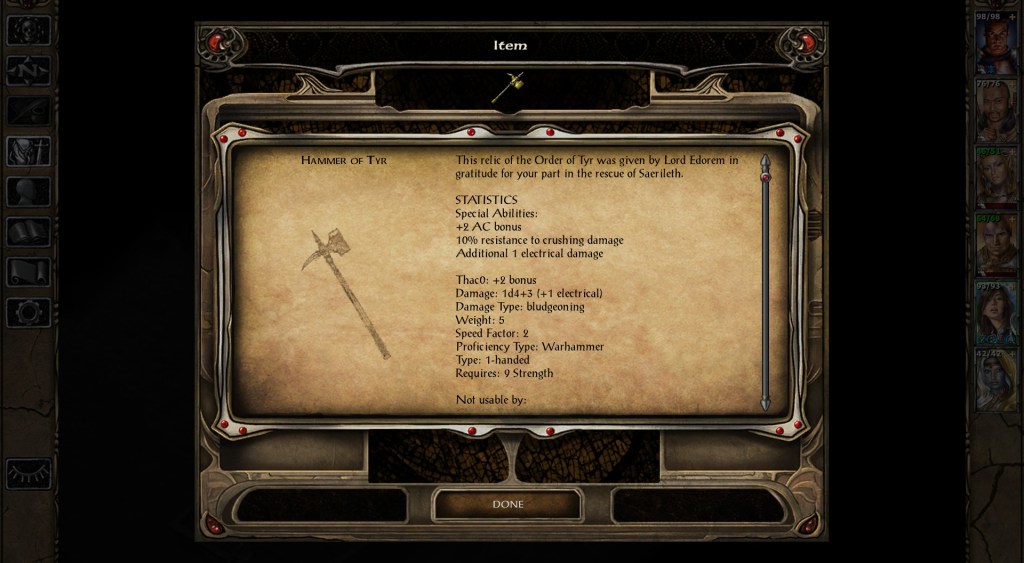
Task: Click the DONE button
Action: pos(507,504)
